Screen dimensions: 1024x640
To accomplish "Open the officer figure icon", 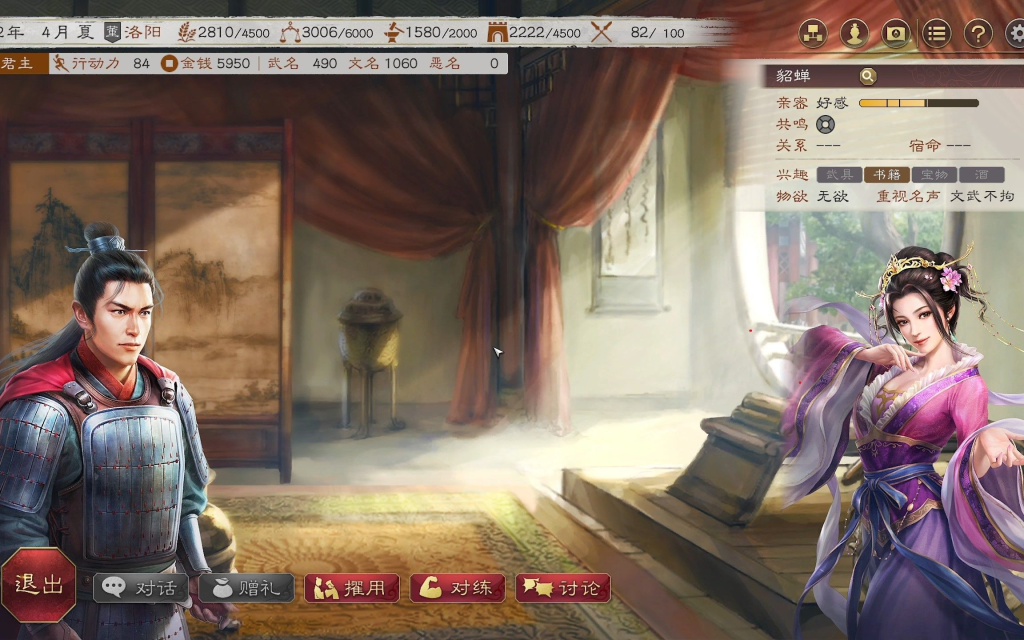I will tap(853, 33).
